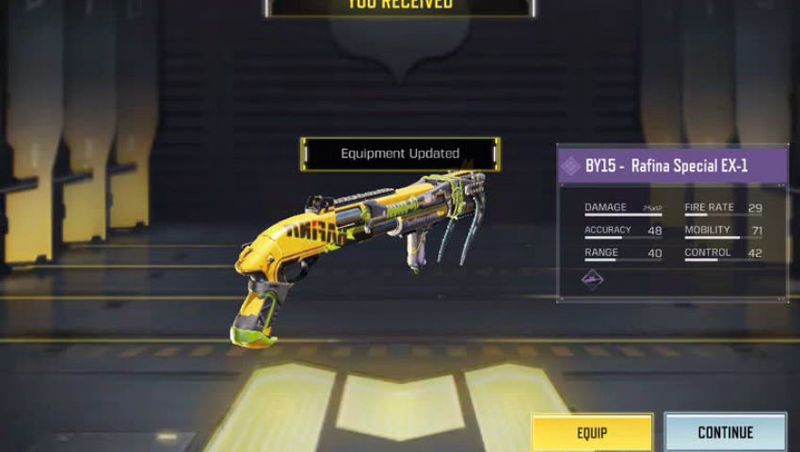Continue past the reward screen

725,432
